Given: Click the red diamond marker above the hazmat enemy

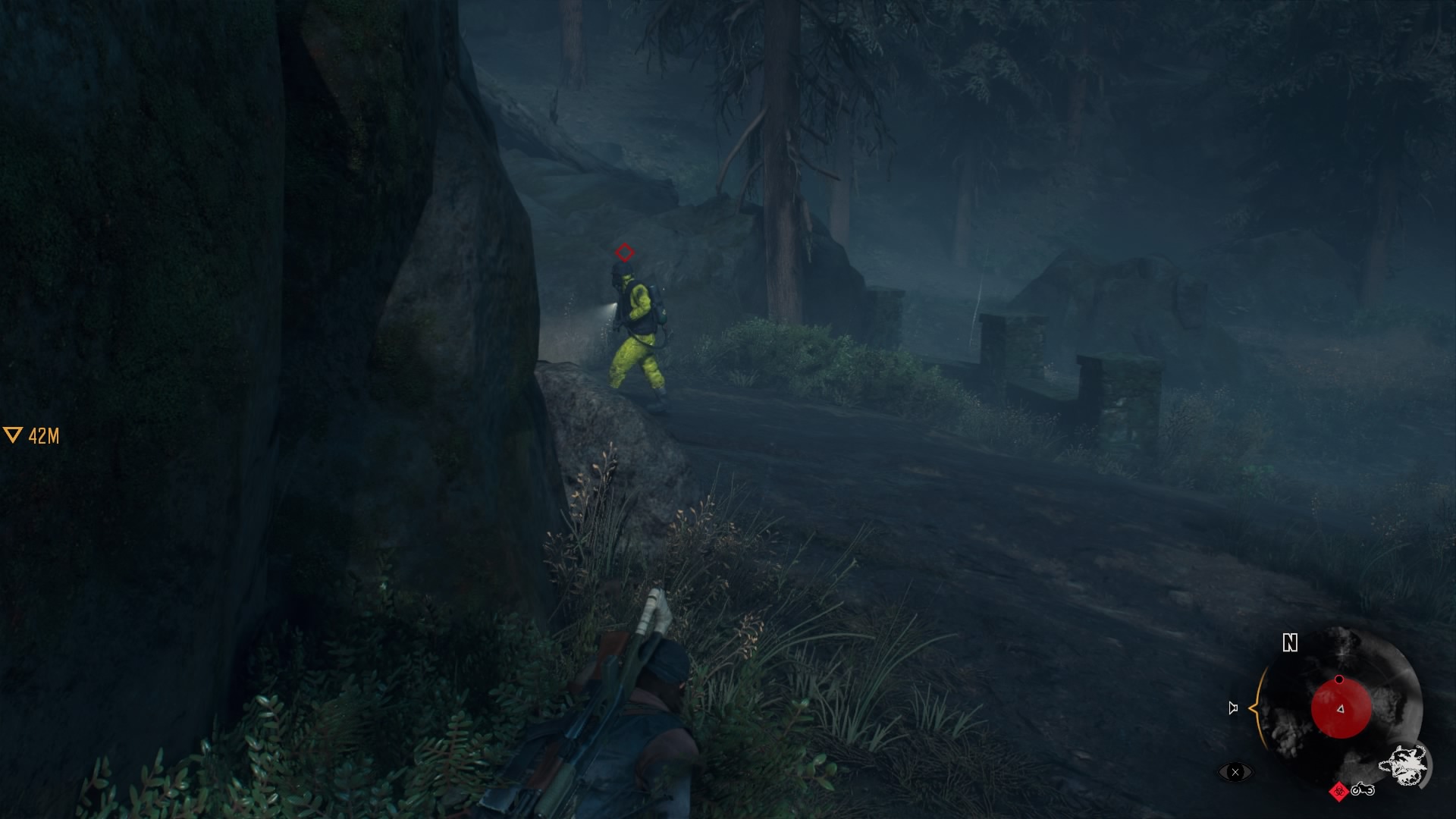Looking at the screenshot, I should [623, 253].
